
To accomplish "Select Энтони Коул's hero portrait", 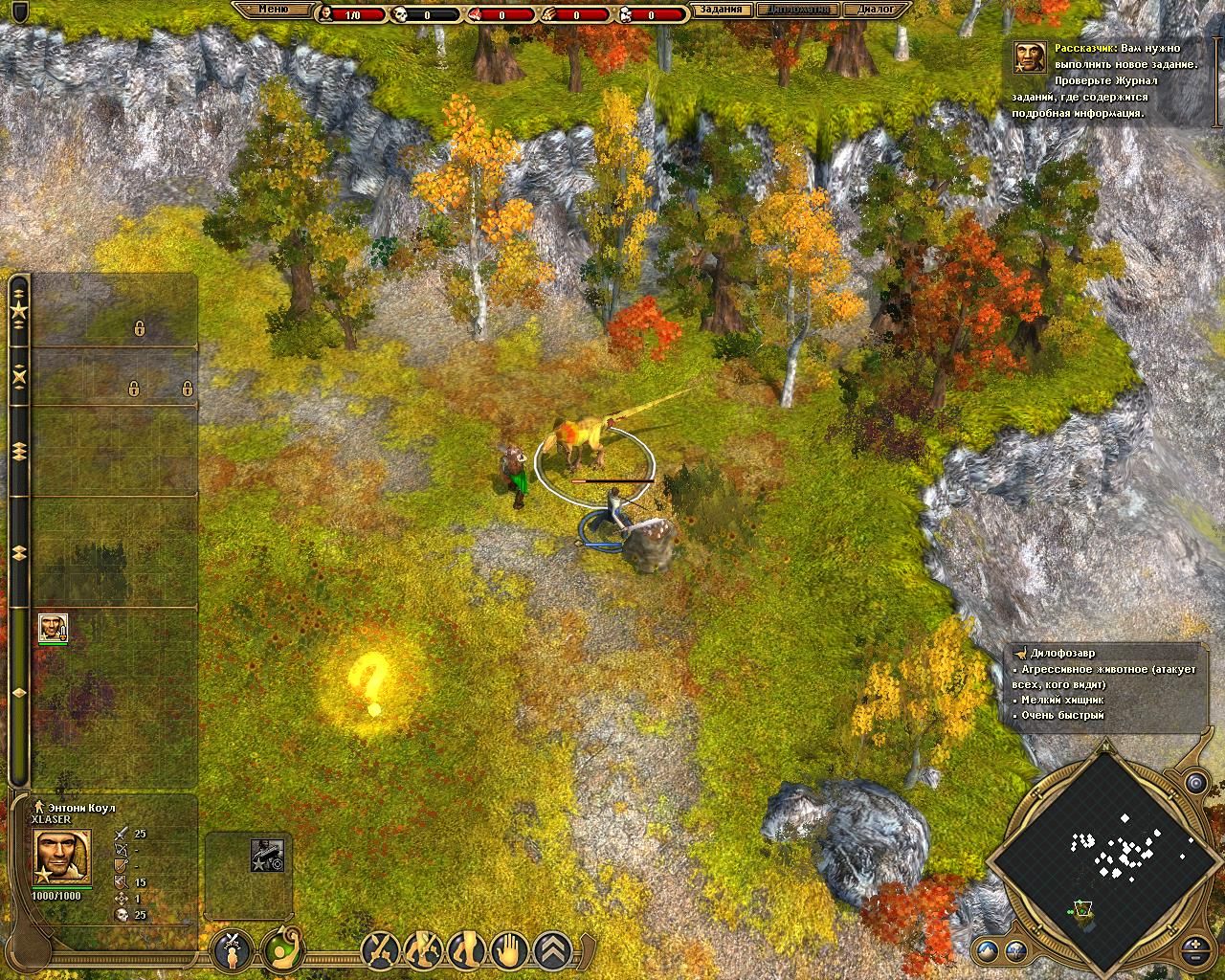I will point(62,857).
